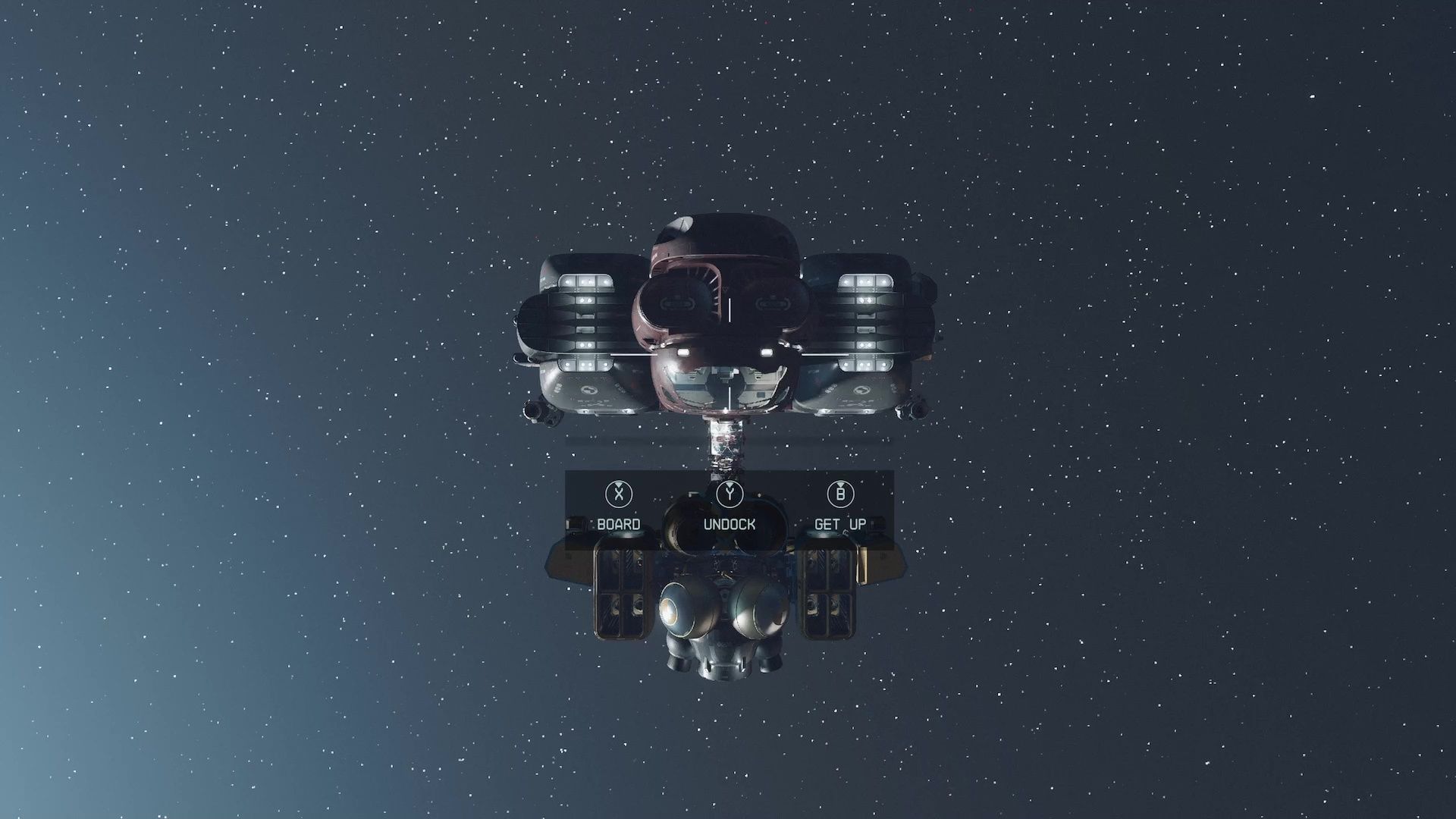Click the UNDOCK action prompt
Image resolution: width=1456 pixels, height=819 pixels.
click(730, 523)
